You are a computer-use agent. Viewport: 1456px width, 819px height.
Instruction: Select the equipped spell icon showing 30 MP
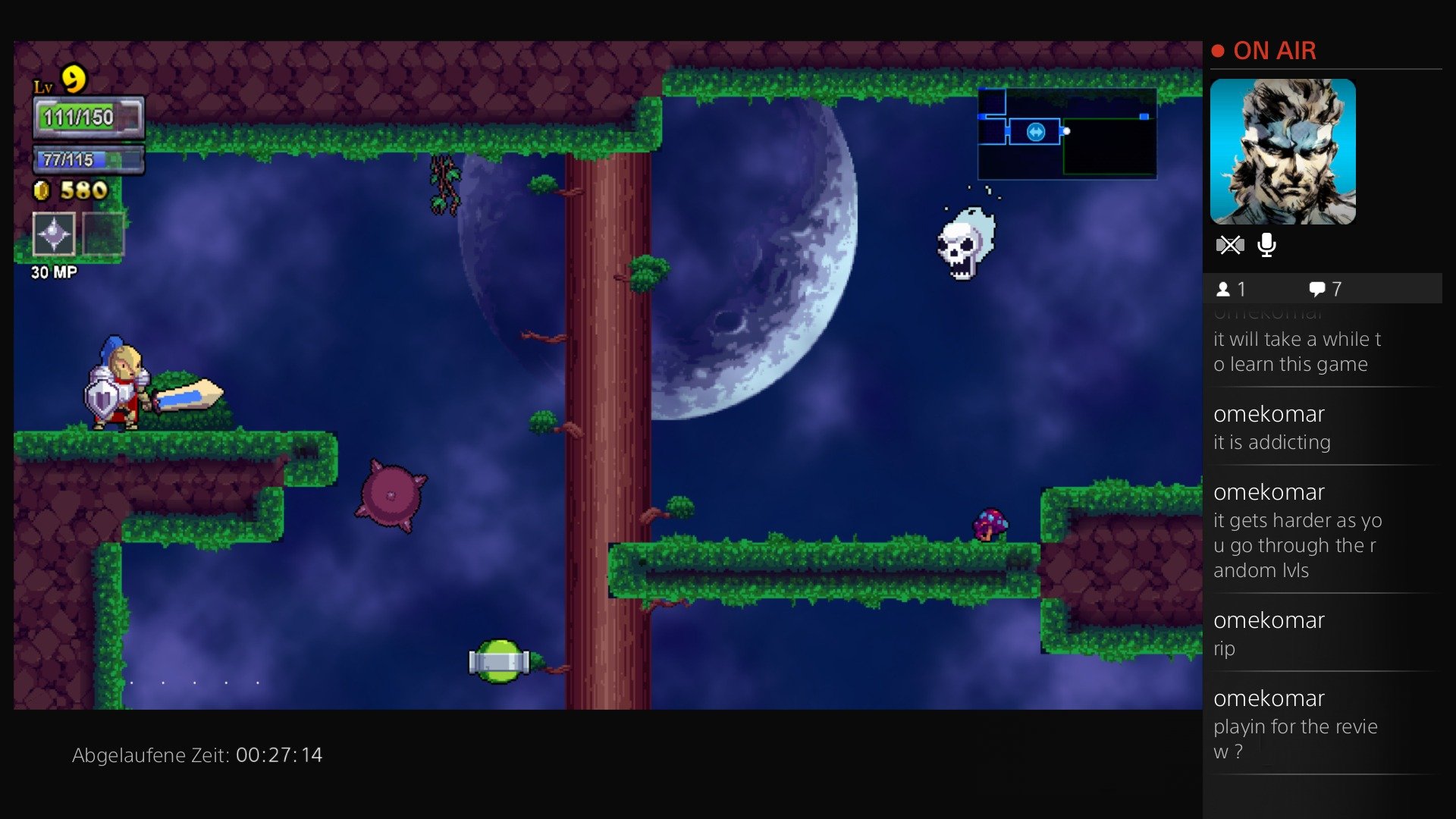53,235
